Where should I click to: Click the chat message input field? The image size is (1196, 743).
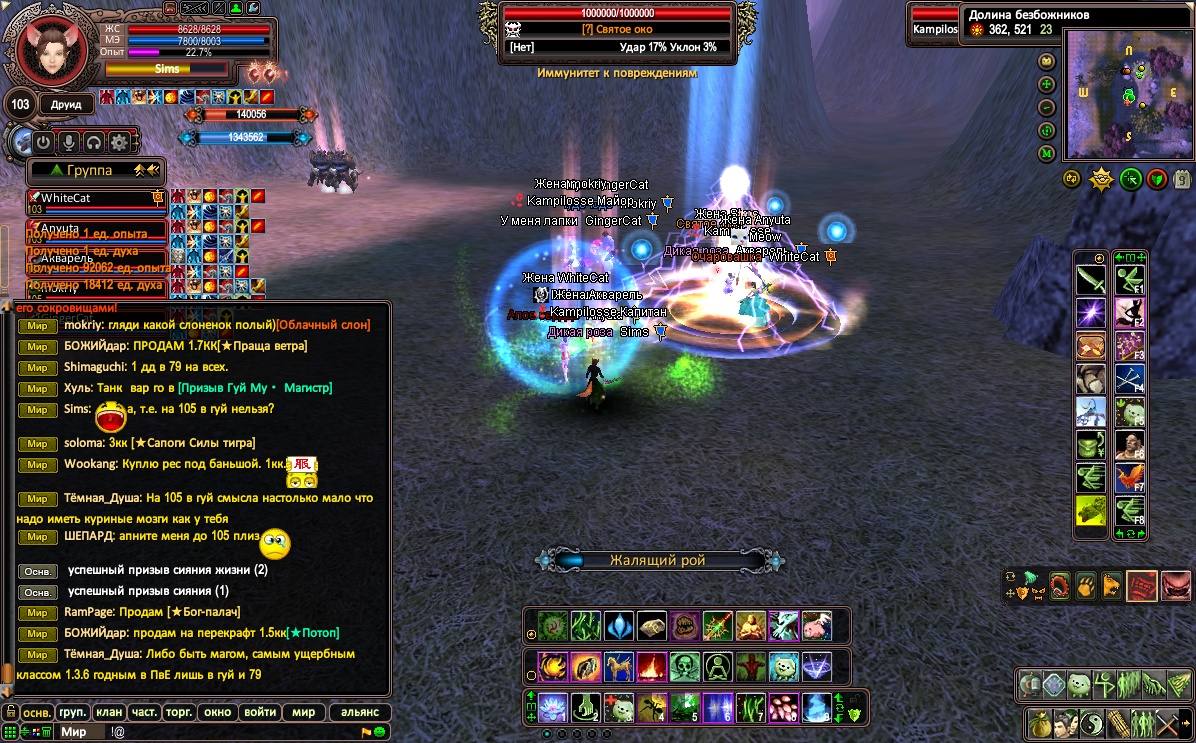[230, 732]
